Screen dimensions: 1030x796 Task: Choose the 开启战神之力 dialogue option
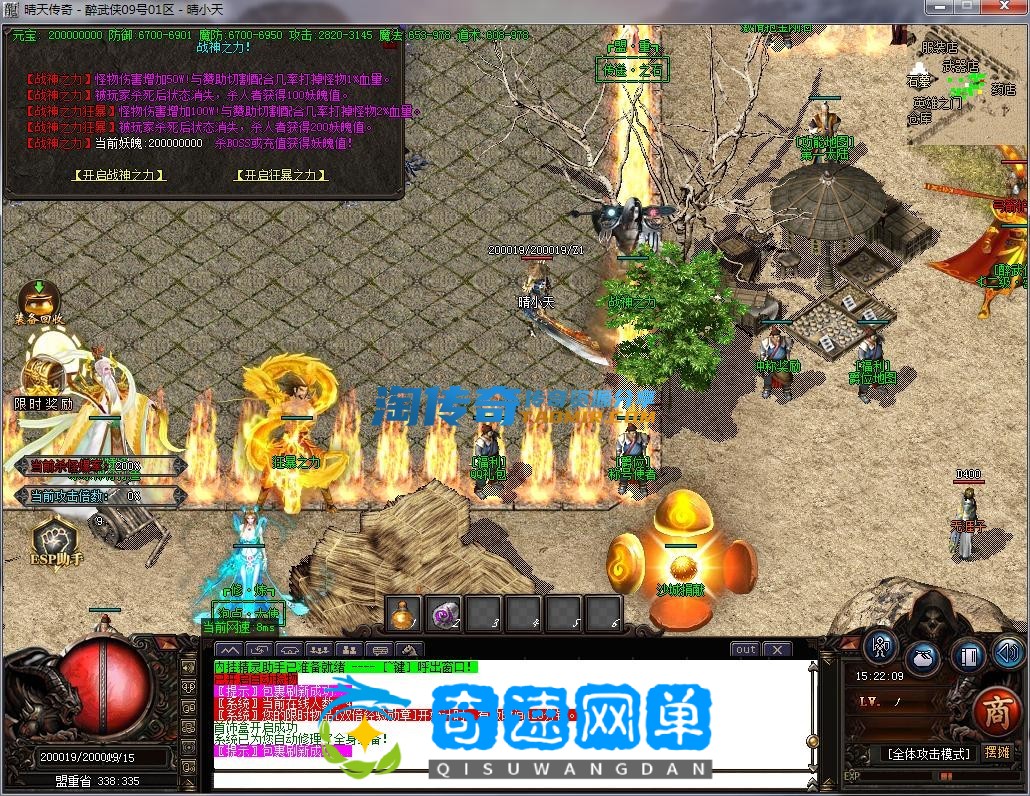pos(119,175)
